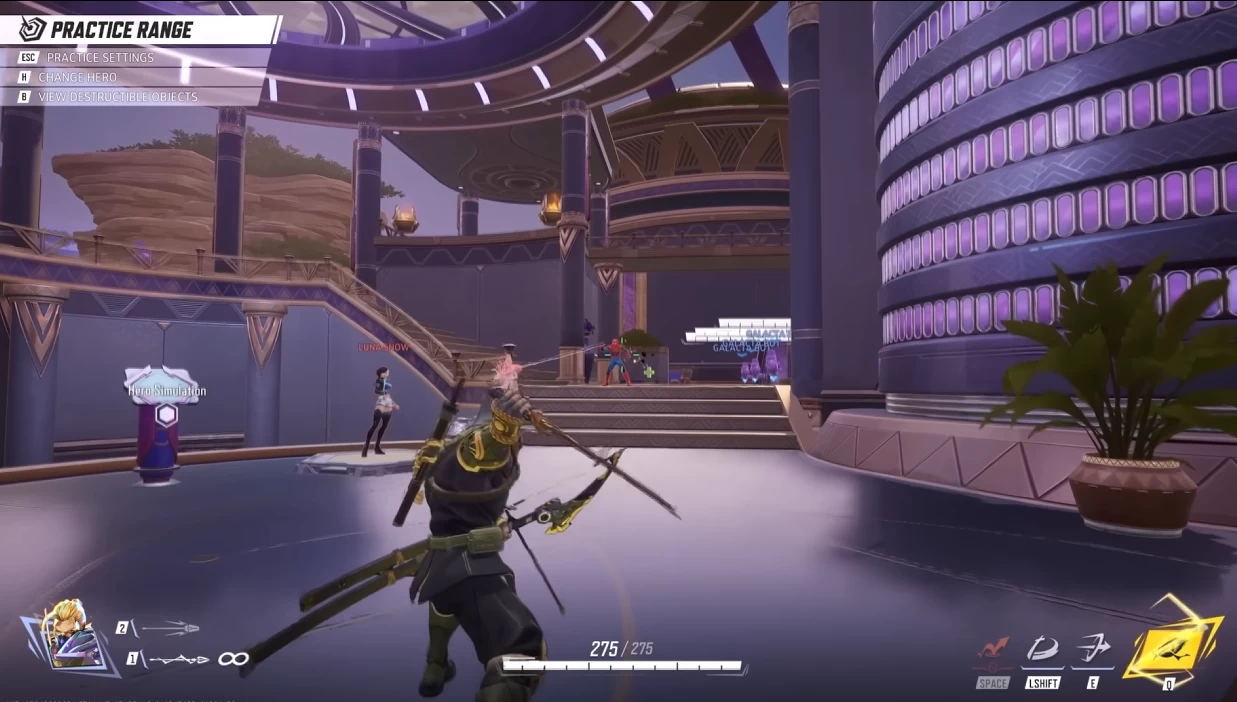Activate the glowing yellow ultimate icon
The width and height of the screenshot is (1237, 702).
pyautogui.click(x=1169, y=641)
